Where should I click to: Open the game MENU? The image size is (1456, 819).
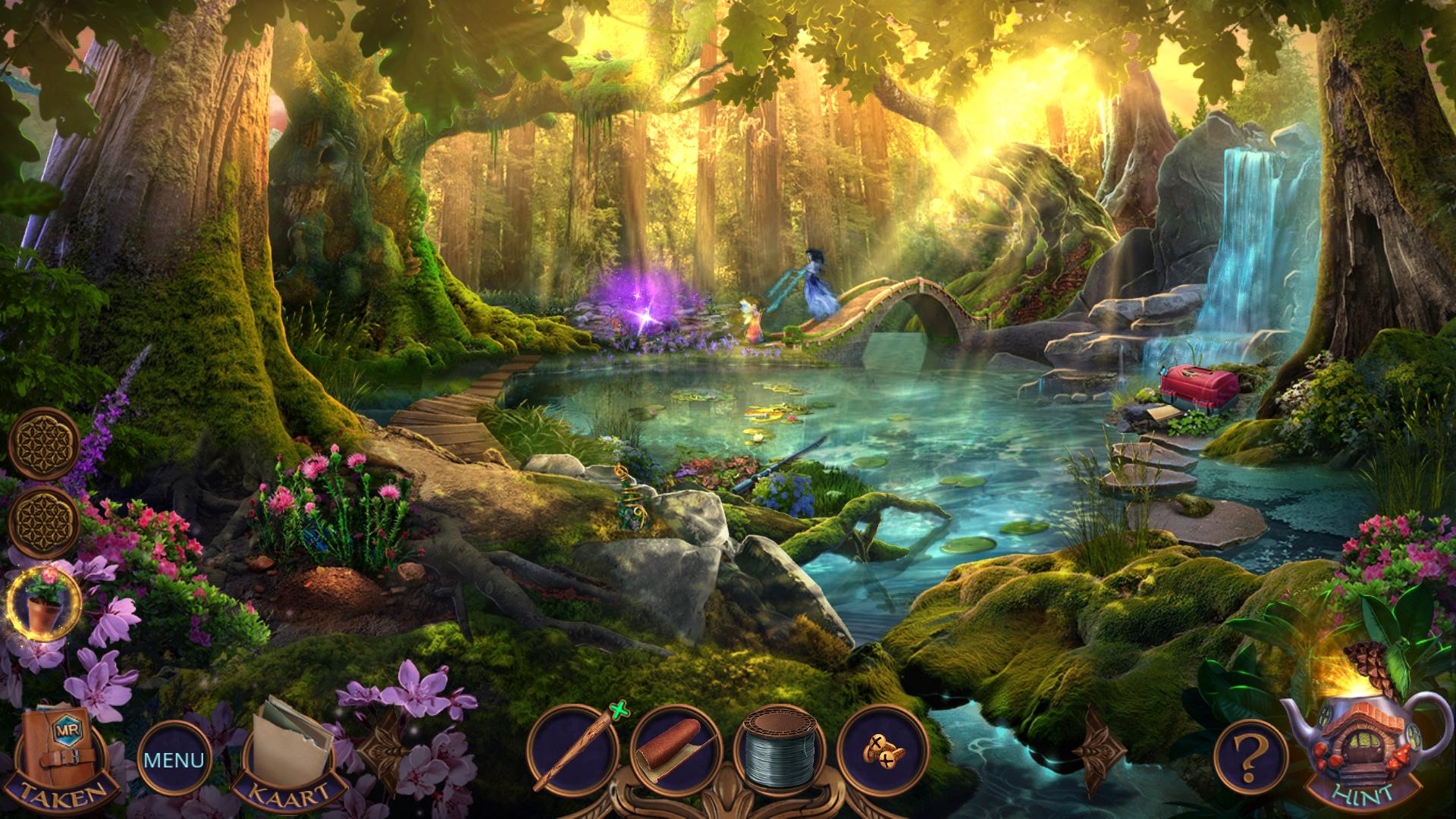click(x=174, y=759)
